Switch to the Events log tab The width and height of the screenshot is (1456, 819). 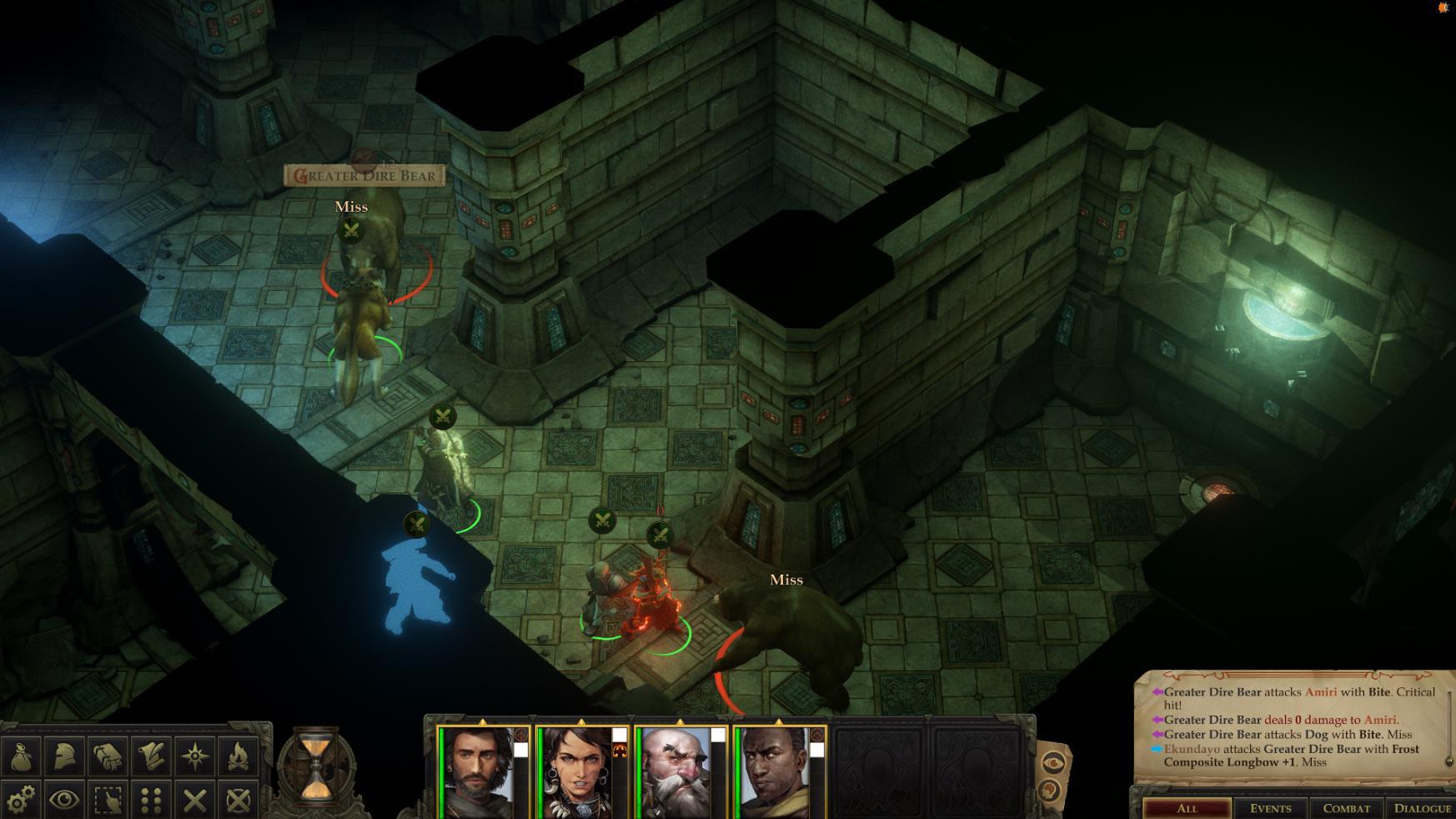[x=1271, y=807]
